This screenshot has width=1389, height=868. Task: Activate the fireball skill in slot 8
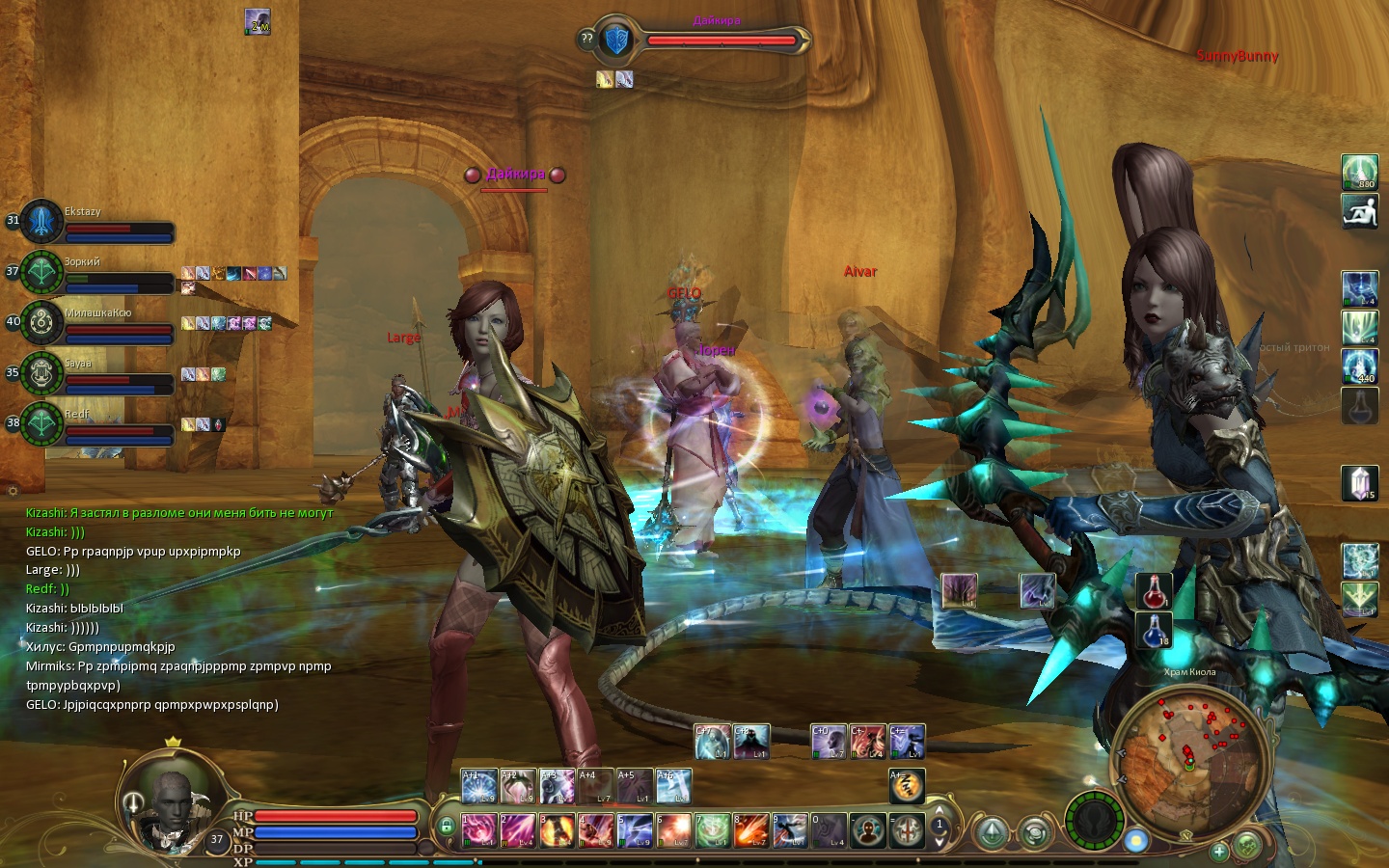click(x=751, y=830)
